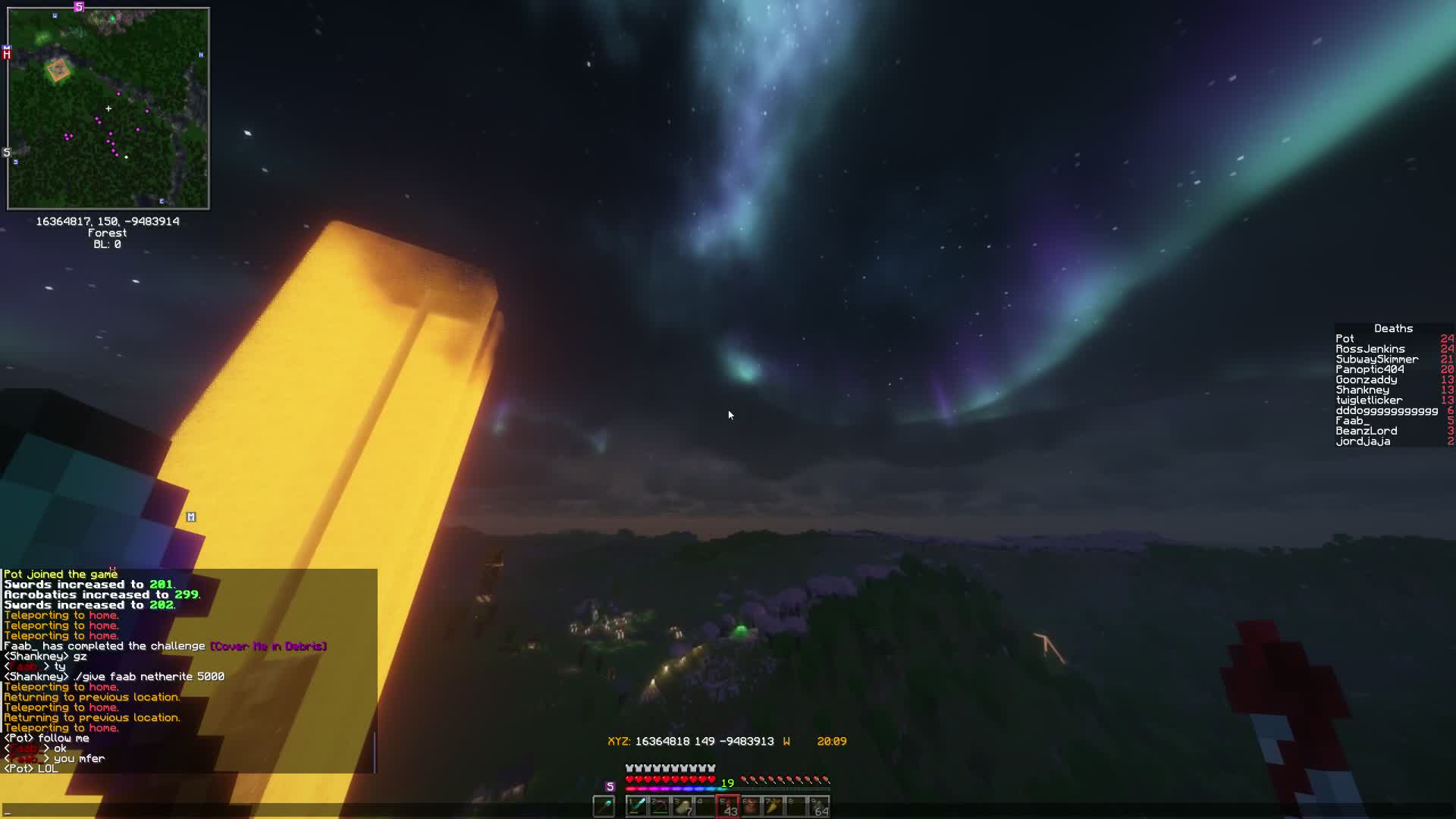Click the minimap in the corner
This screenshot has width=1456, height=819.
pos(108,108)
